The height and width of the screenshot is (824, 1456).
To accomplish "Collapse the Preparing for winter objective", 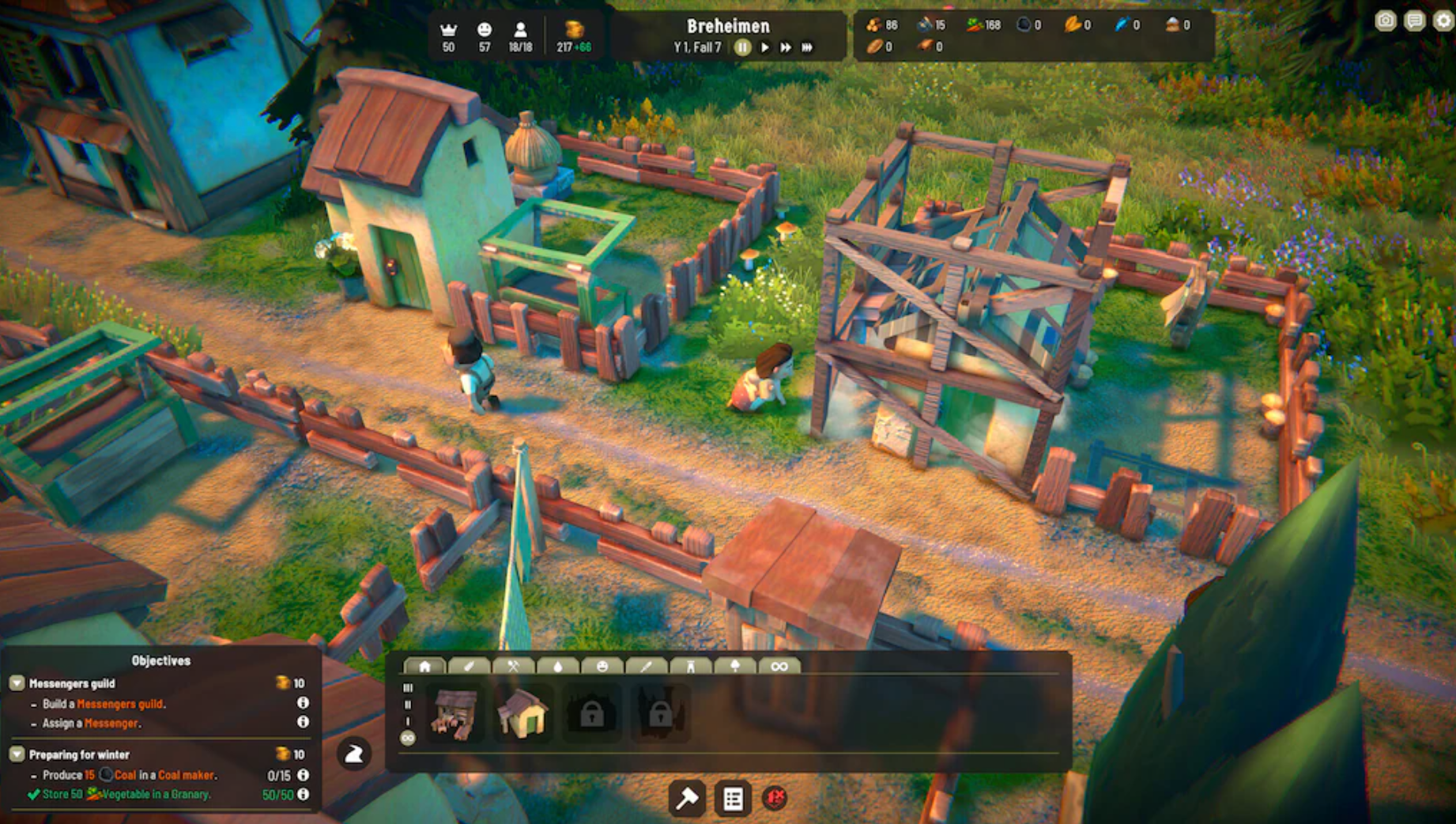I will click(17, 754).
